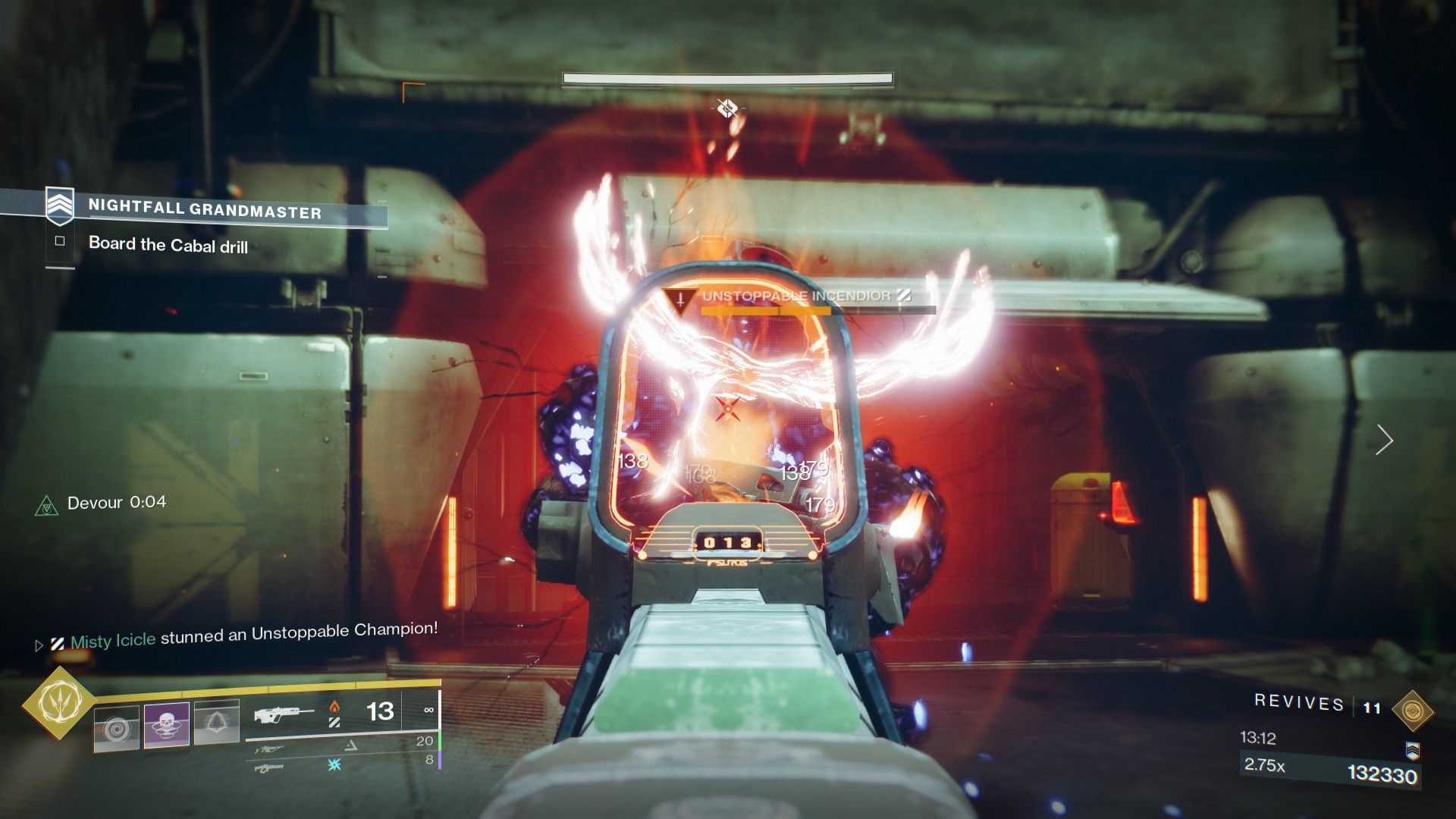1456x819 pixels.
Task: Select the UNSTOPPABLE INCENDIOR nameplate
Action: coord(795,297)
